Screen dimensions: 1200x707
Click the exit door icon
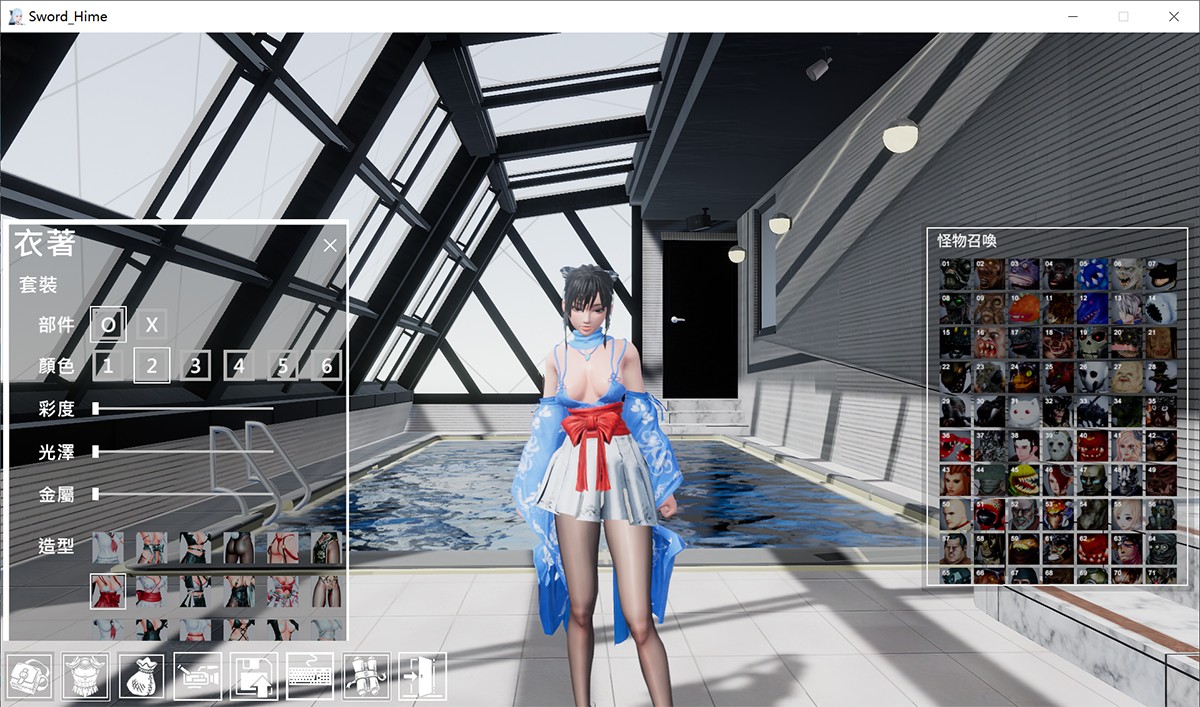click(x=421, y=676)
